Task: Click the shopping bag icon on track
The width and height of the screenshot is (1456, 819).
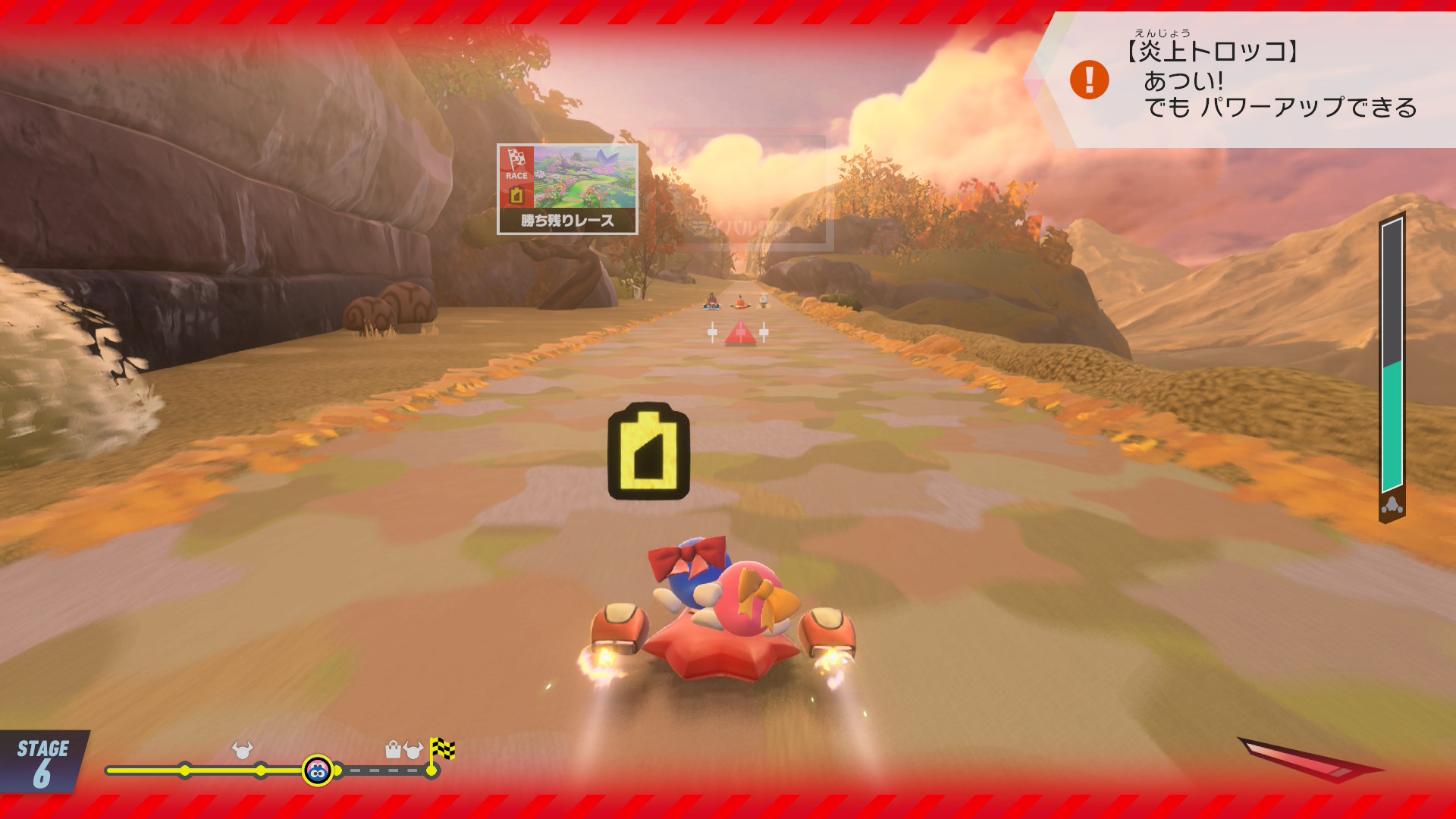Action: (393, 750)
